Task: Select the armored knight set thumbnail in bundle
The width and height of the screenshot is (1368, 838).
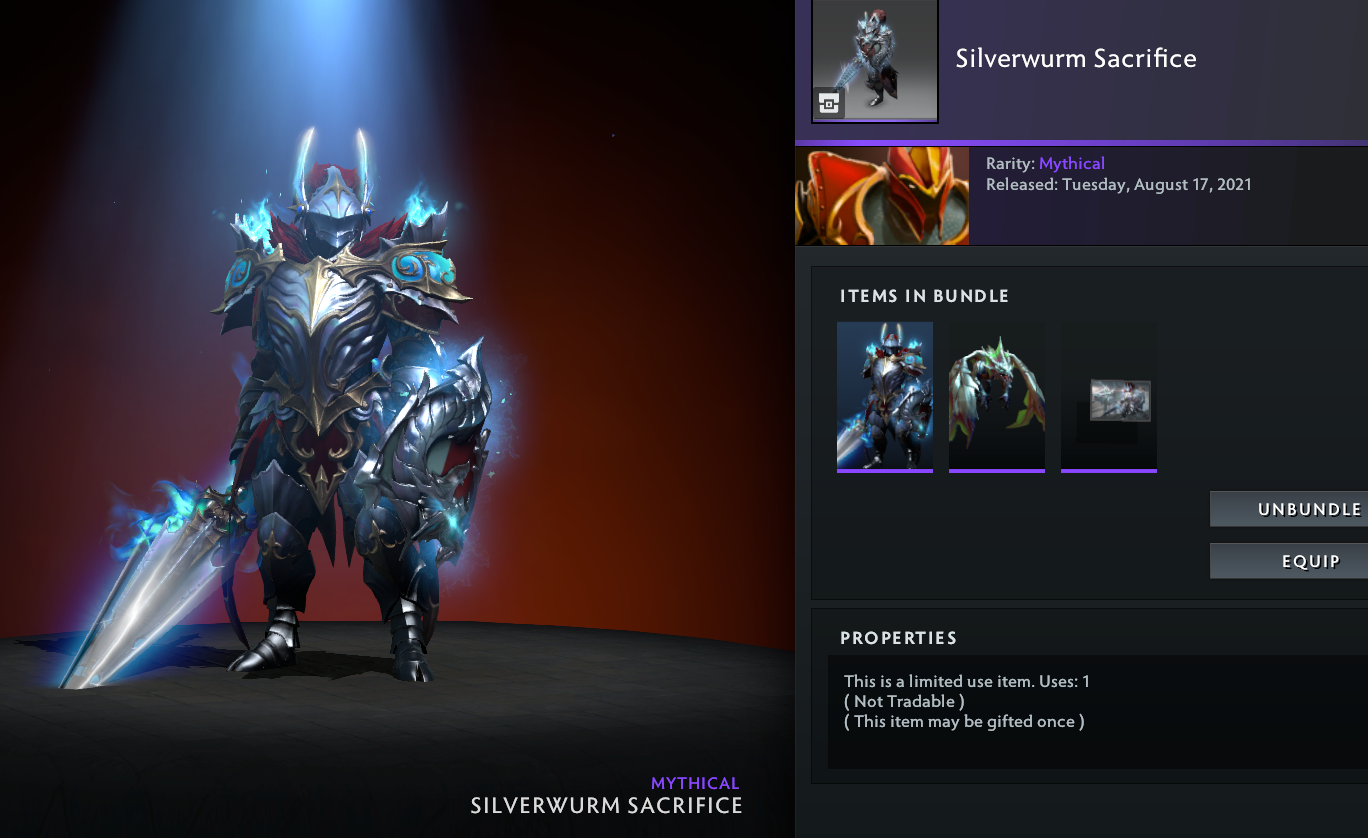Action: 885,396
